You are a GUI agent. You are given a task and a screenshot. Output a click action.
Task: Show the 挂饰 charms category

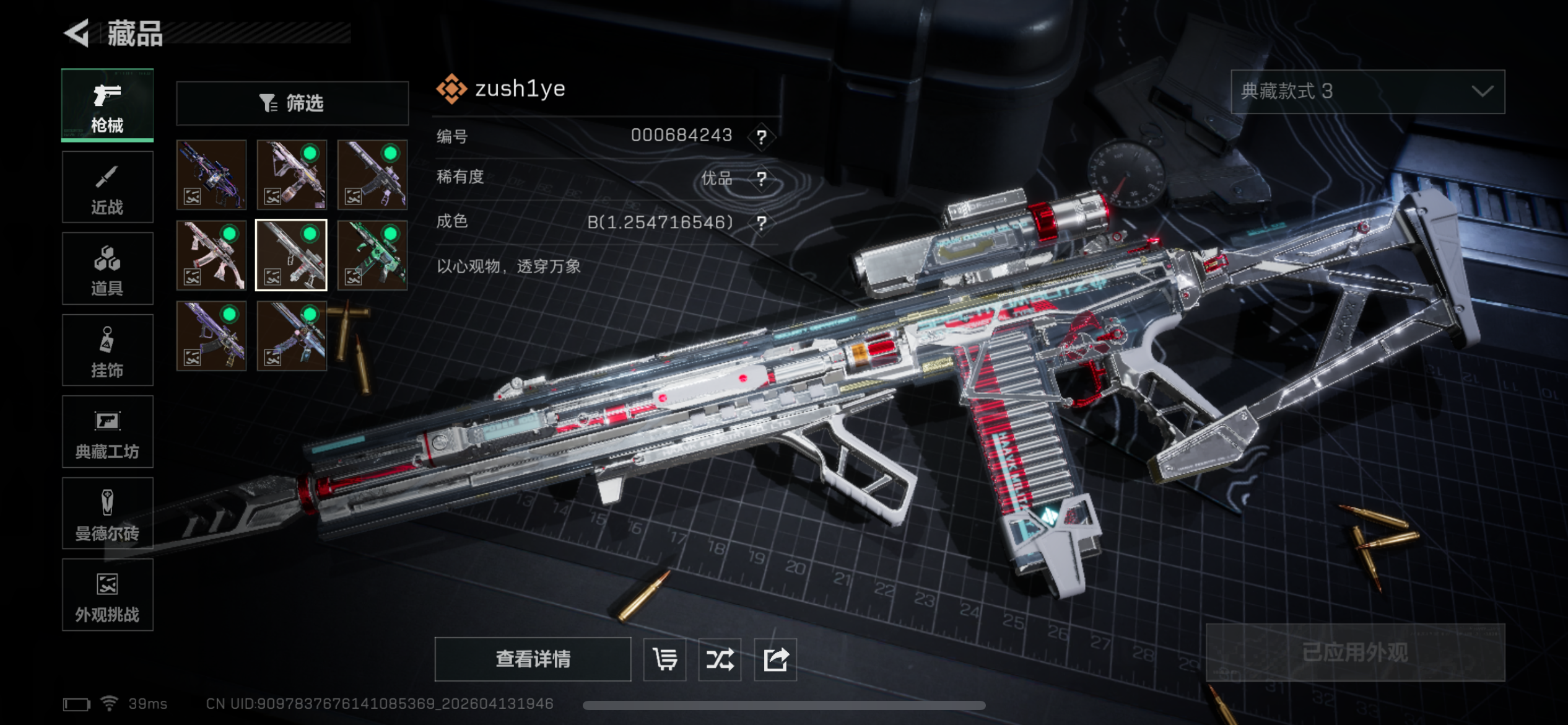point(107,351)
